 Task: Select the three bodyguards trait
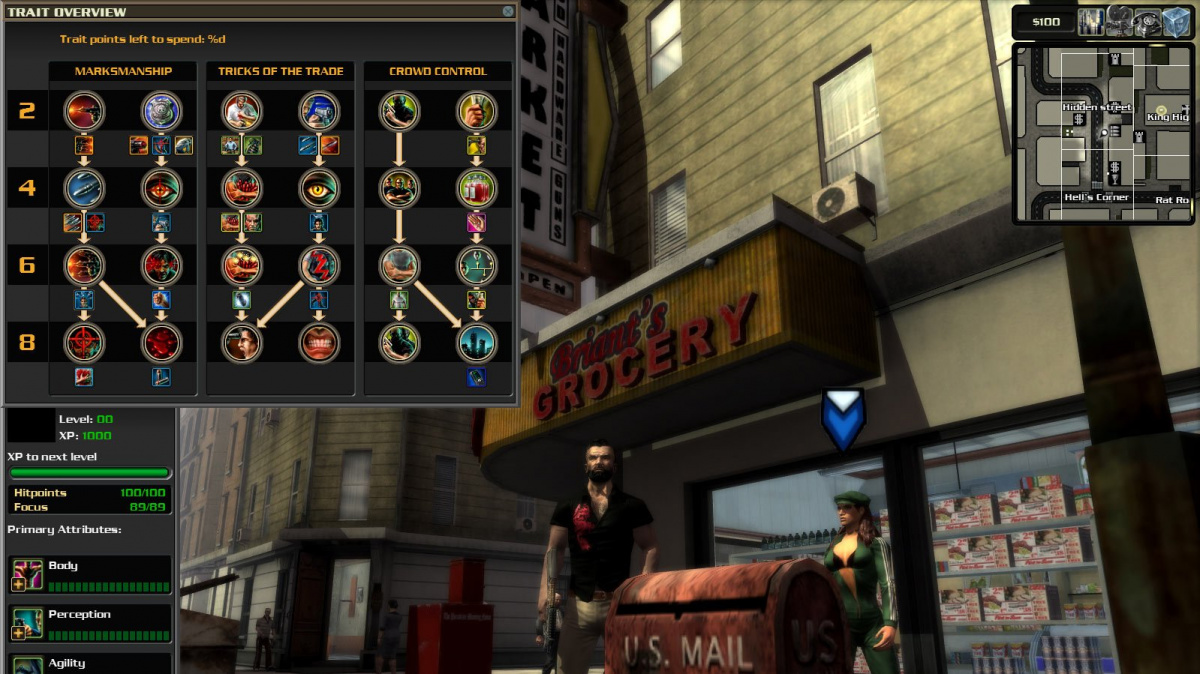click(399, 187)
